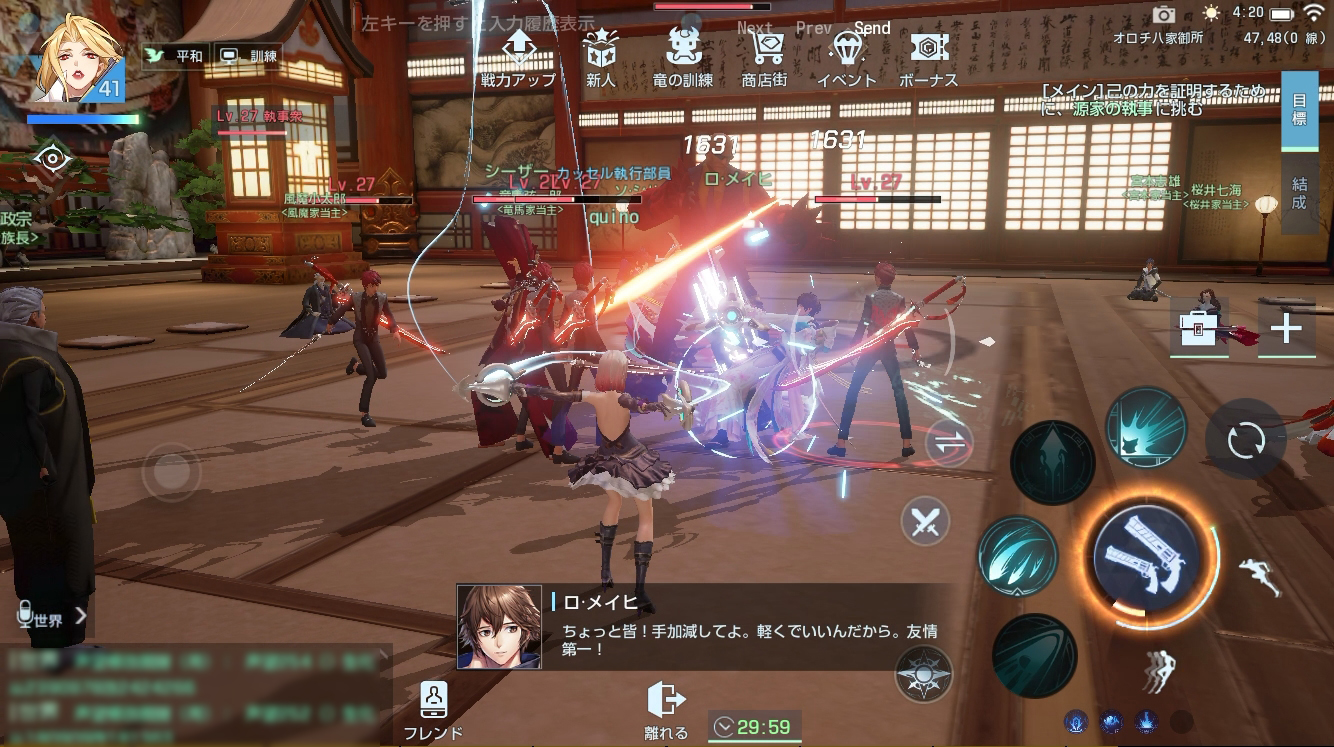Screen dimensions: 1334x747
Task: Click the blonde character portrait
Action: [x=77, y=58]
